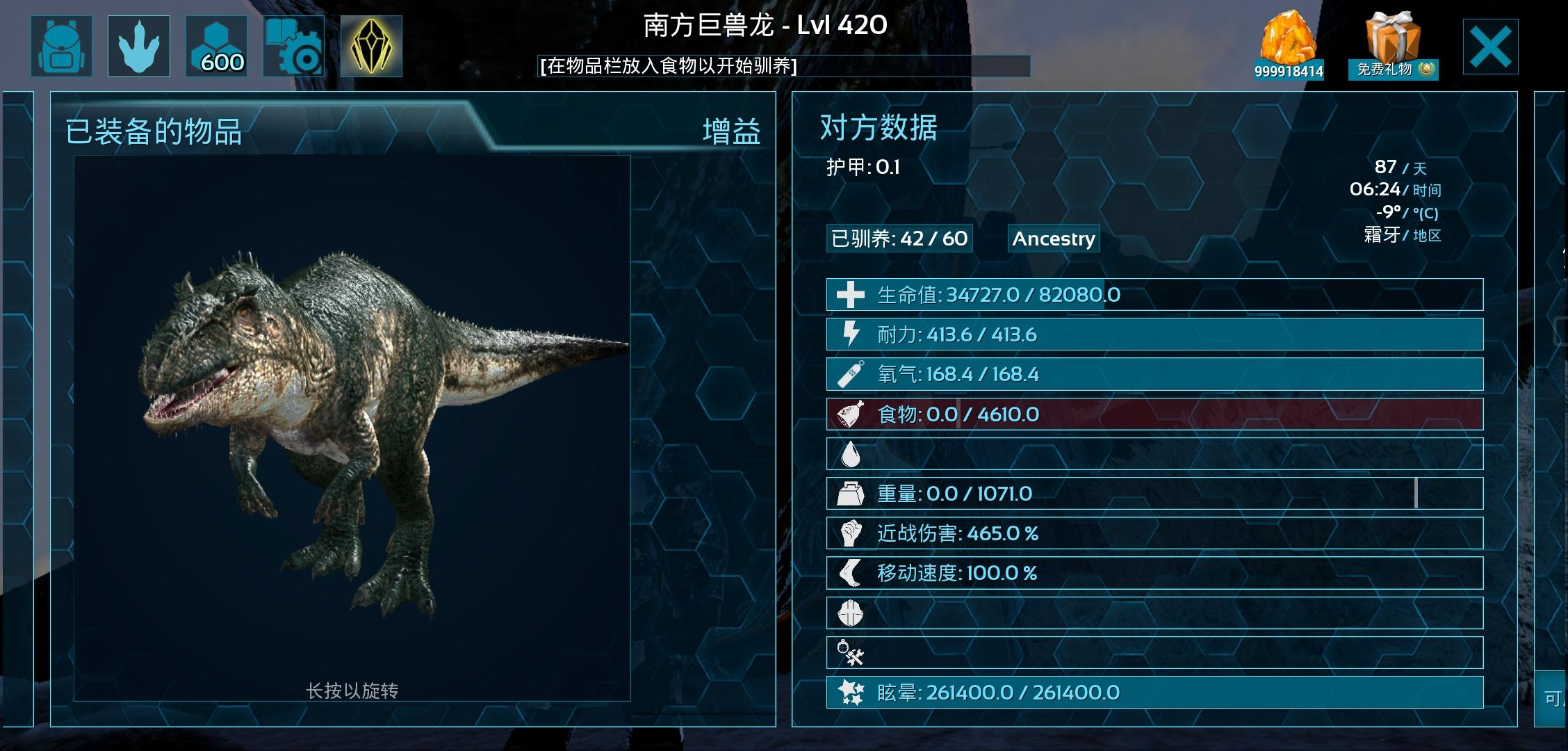
Task: Select the yellow crystal tab
Action: pyautogui.click(x=371, y=46)
